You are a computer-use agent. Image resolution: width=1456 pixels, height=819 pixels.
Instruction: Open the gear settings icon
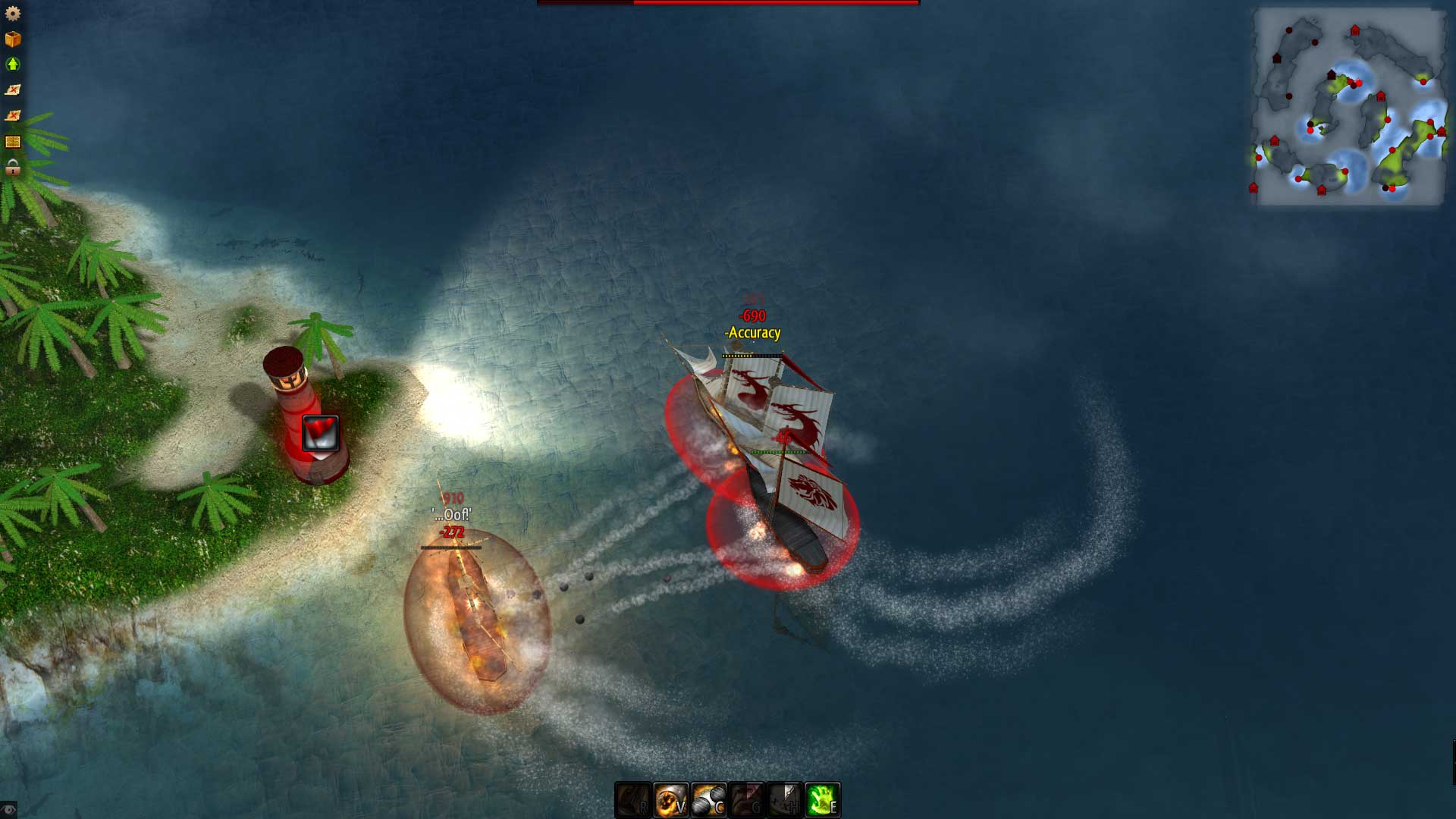click(x=13, y=14)
